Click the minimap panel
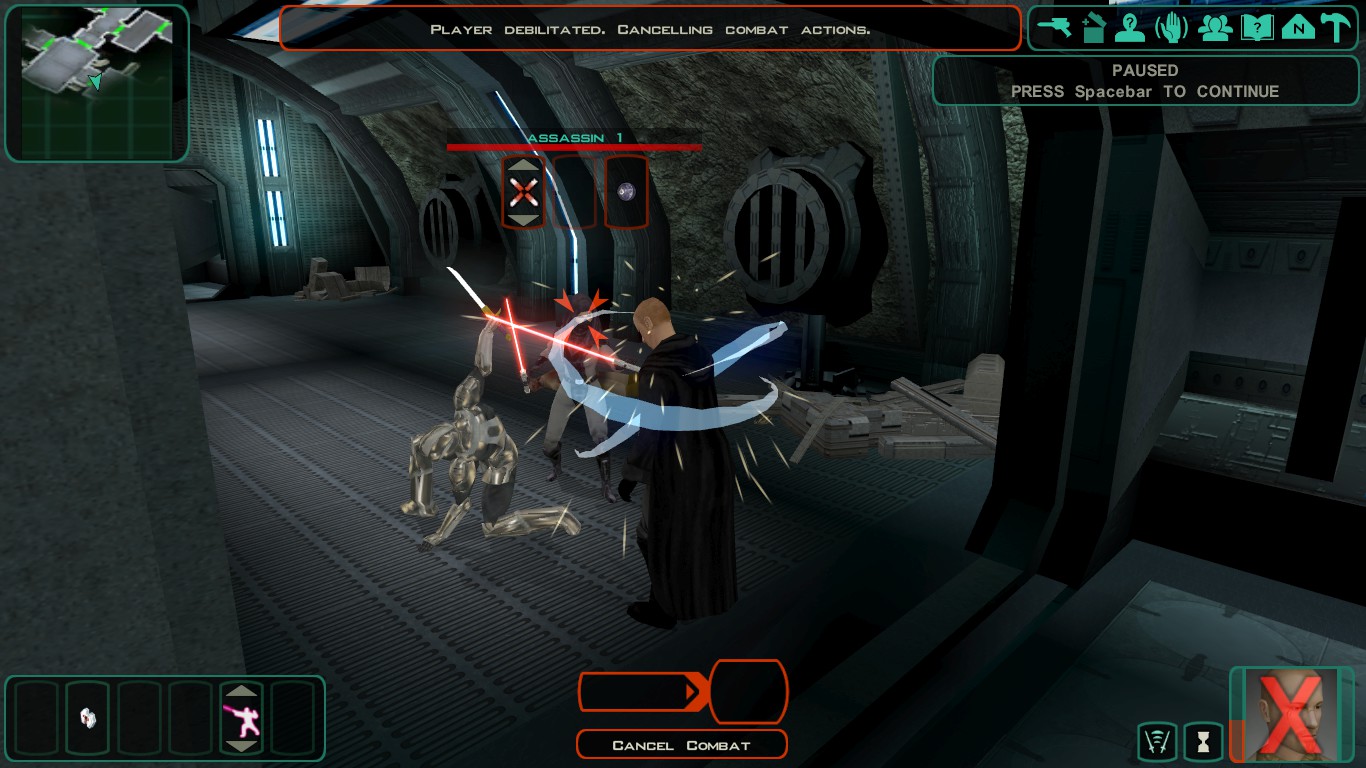 (97, 83)
